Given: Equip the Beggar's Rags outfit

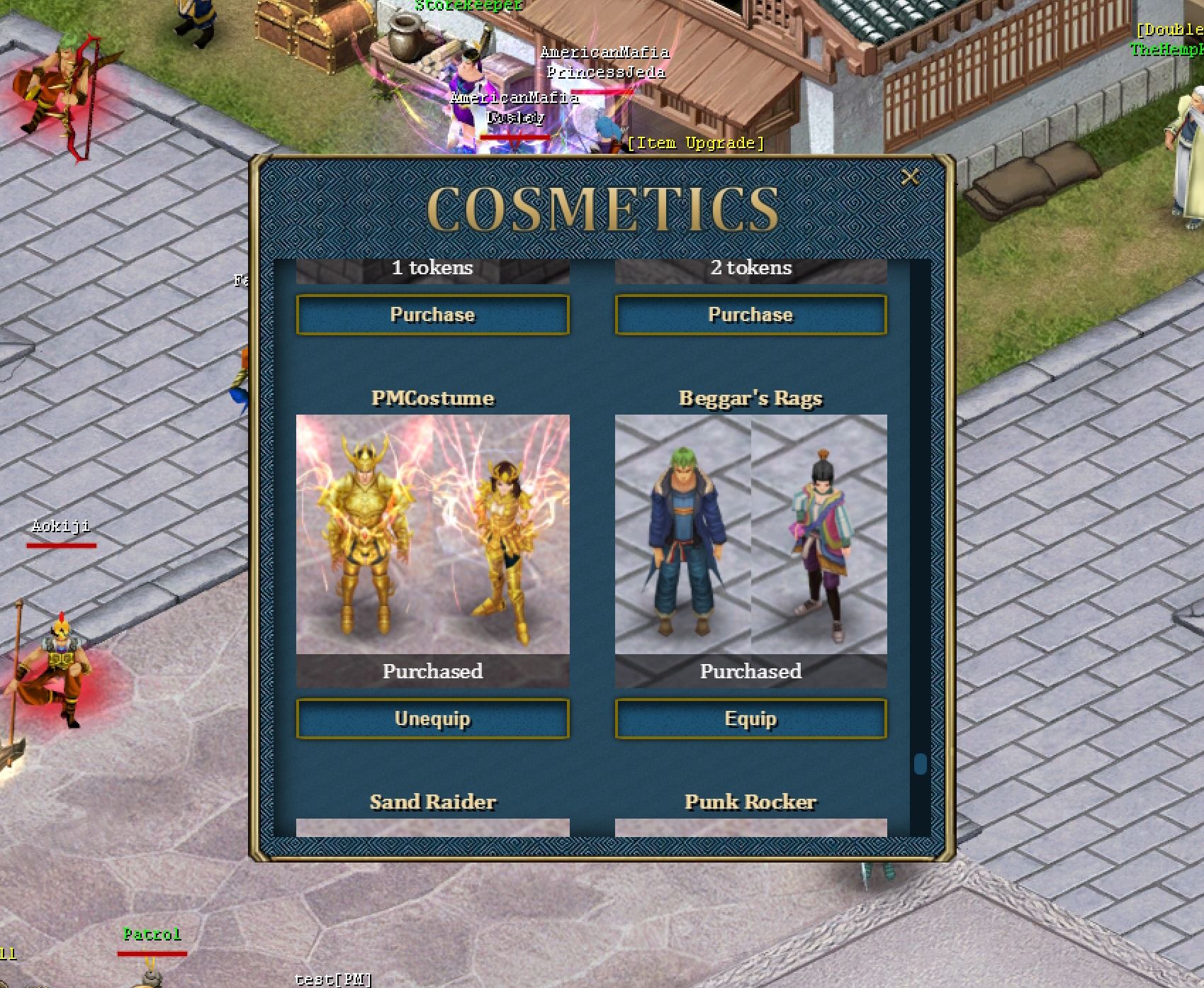Looking at the screenshot, I should [x=750, y=719].
